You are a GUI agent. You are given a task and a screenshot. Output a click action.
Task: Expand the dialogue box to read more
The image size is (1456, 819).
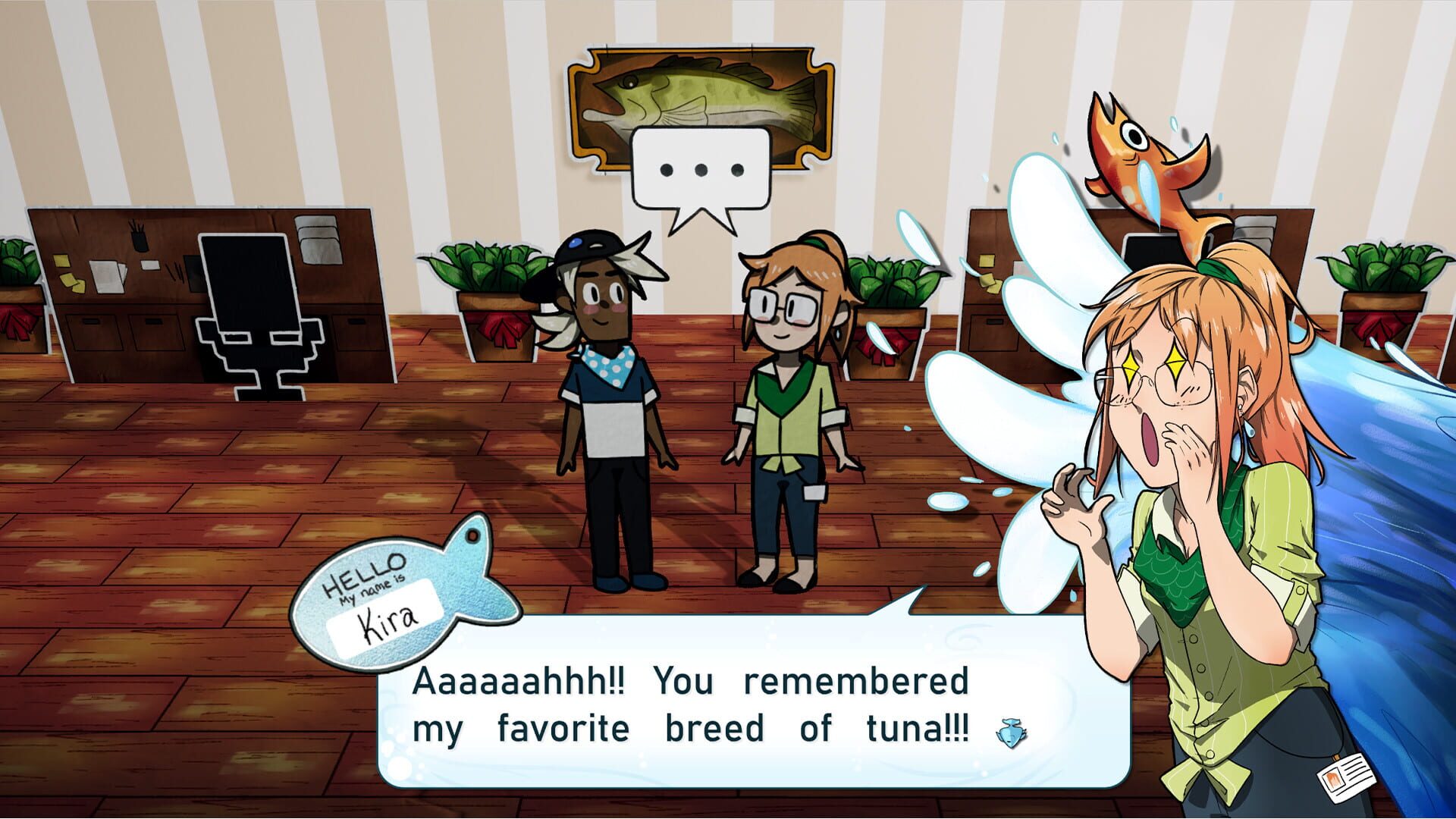[720, 709]
